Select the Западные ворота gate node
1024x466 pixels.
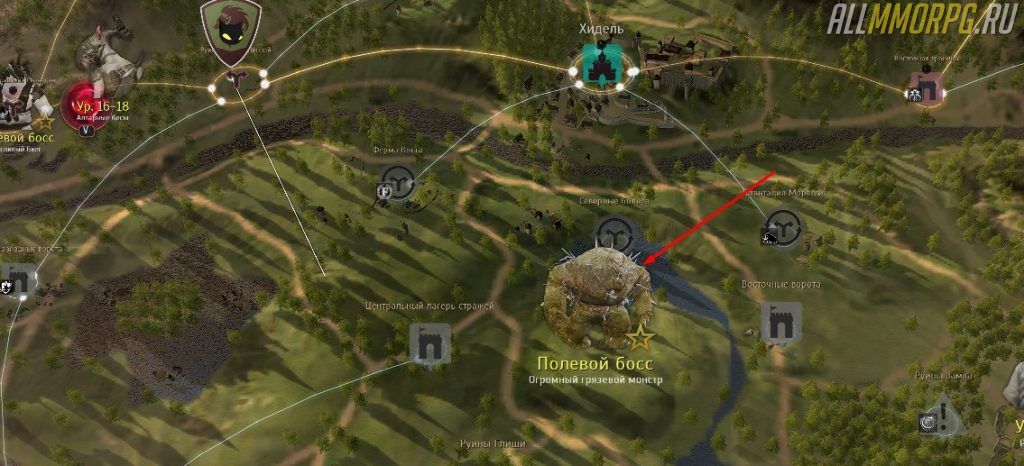click(19, 278)
